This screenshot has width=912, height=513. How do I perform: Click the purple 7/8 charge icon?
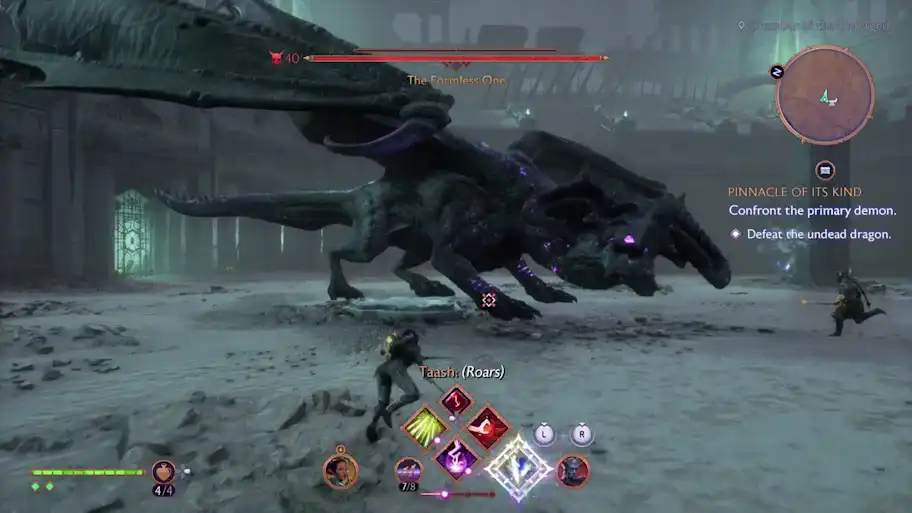(407, 469)
